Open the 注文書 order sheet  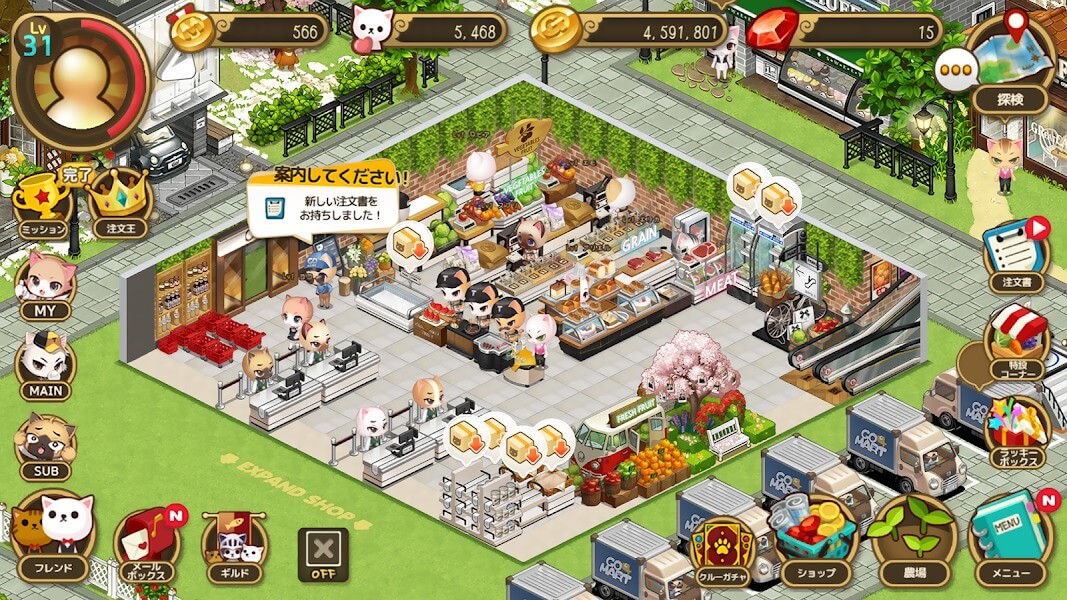click(1016, 257)
